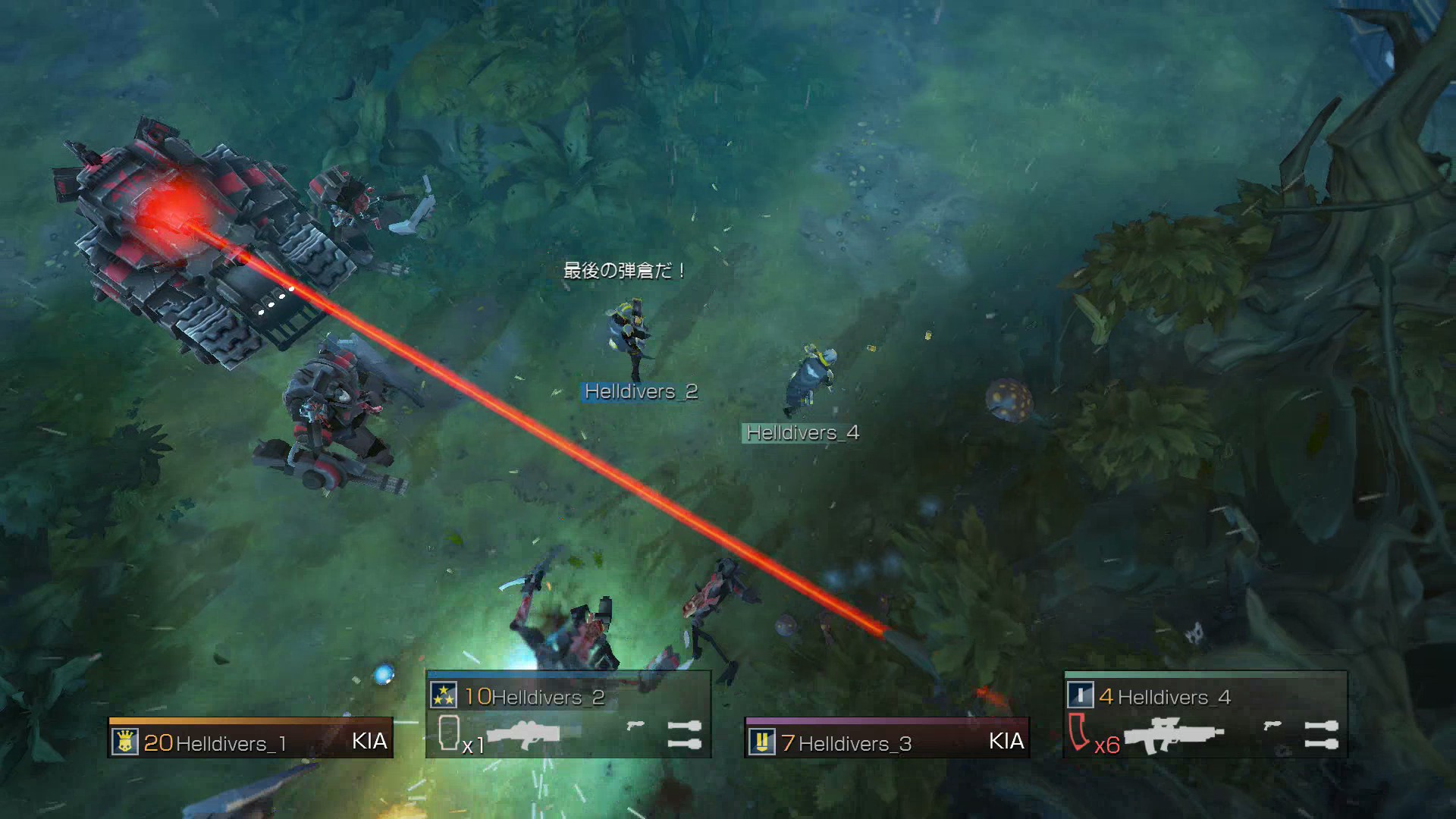Select Helldivers_4's assault rifle icon

coord(1173,736)
